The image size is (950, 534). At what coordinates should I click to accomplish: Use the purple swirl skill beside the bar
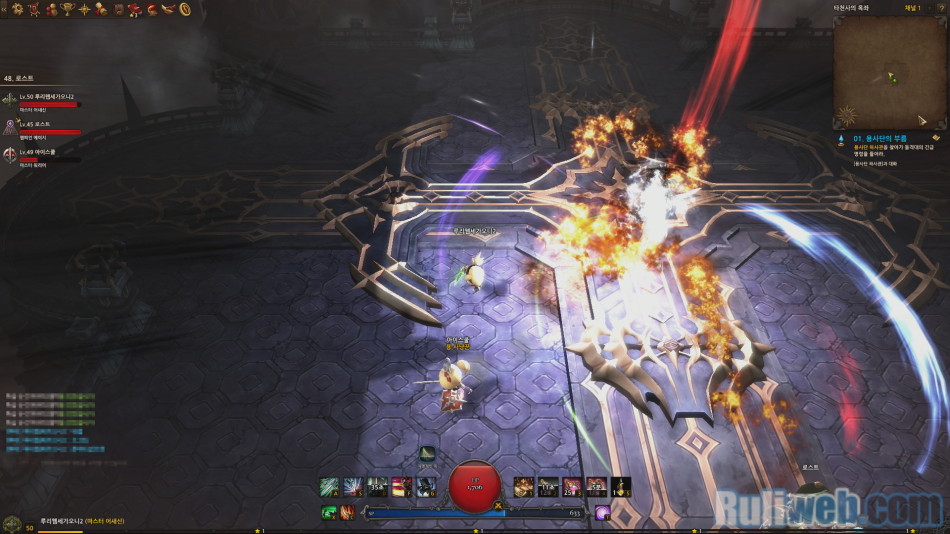603,512
